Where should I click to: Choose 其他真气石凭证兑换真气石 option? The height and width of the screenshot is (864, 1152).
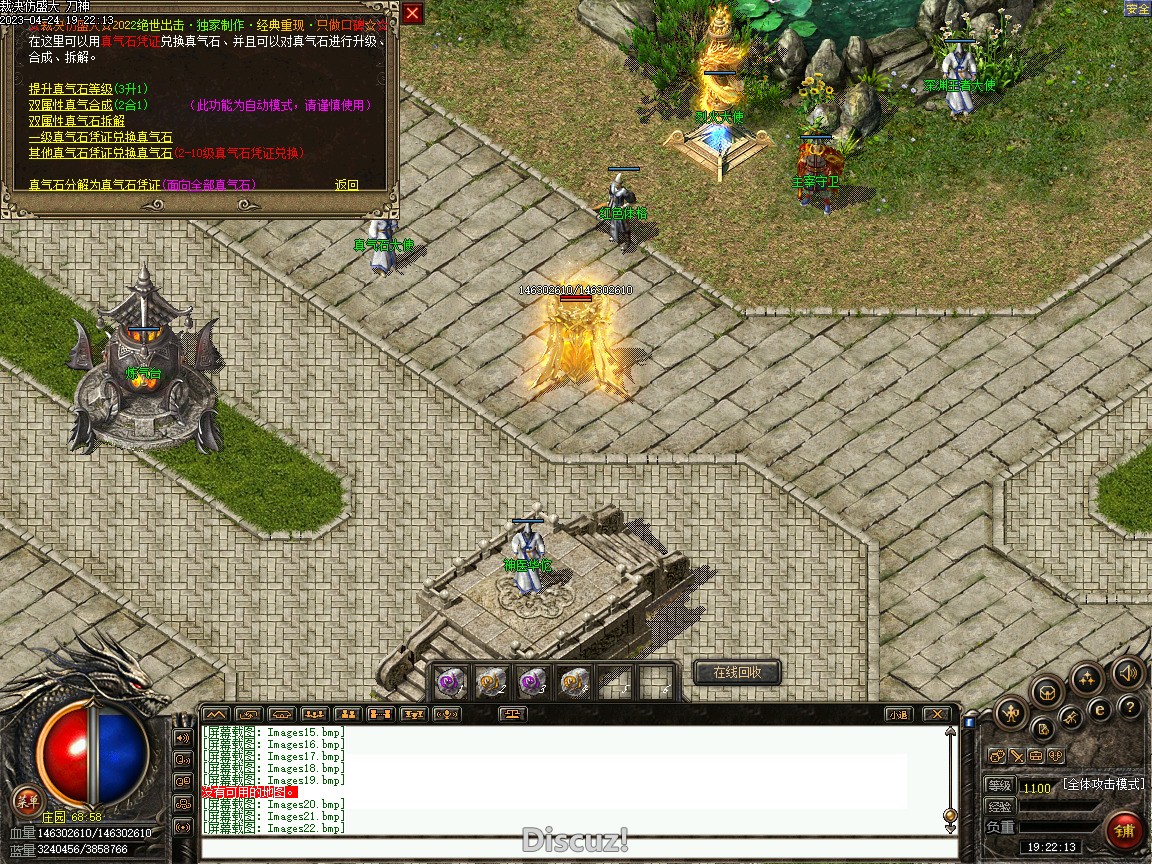100,153
